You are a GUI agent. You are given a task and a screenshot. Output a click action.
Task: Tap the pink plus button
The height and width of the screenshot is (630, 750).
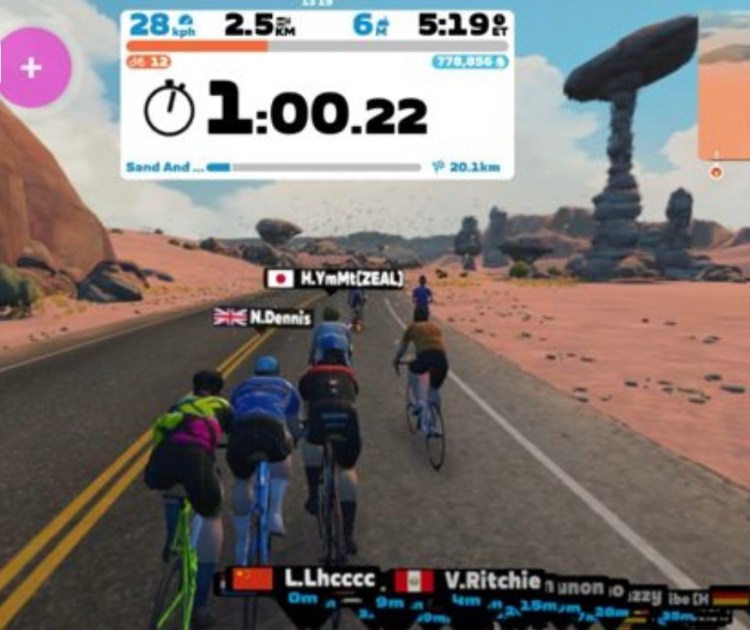pyautogui.click(x=33, y=68)
